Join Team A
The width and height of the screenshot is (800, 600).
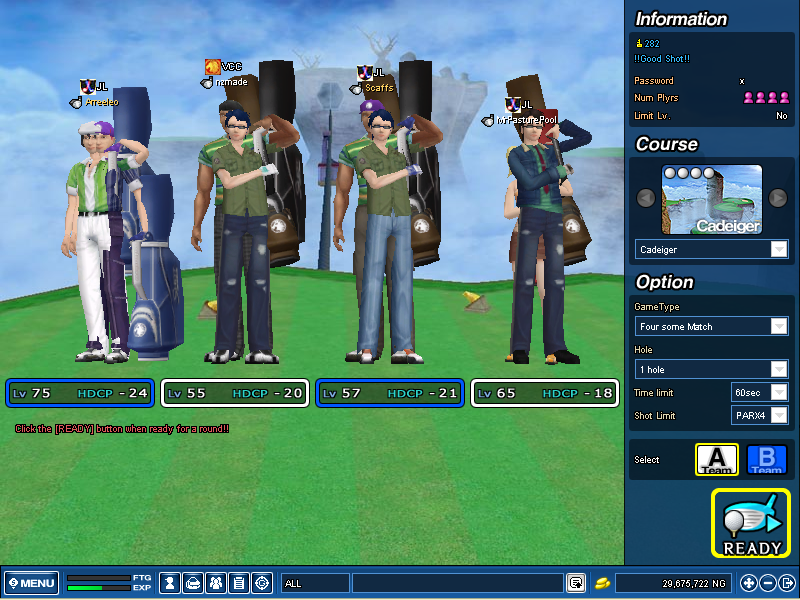pyautogui.click(x=716, y=460)
